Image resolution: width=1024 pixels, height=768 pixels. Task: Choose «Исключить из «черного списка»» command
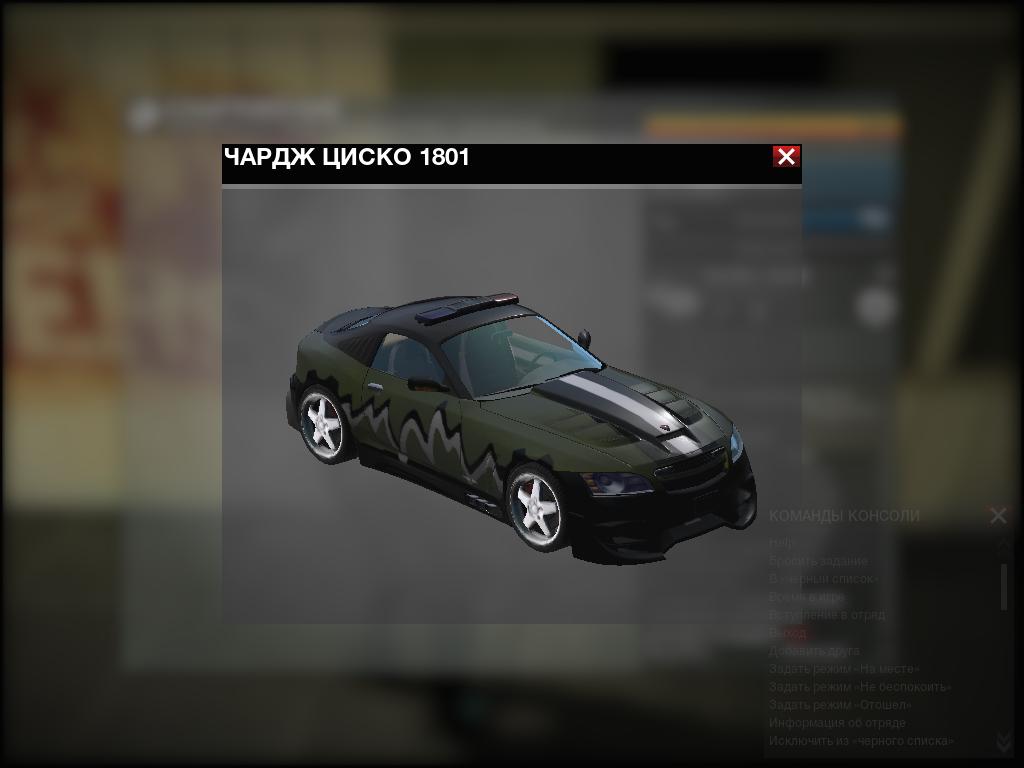(861, 741)
